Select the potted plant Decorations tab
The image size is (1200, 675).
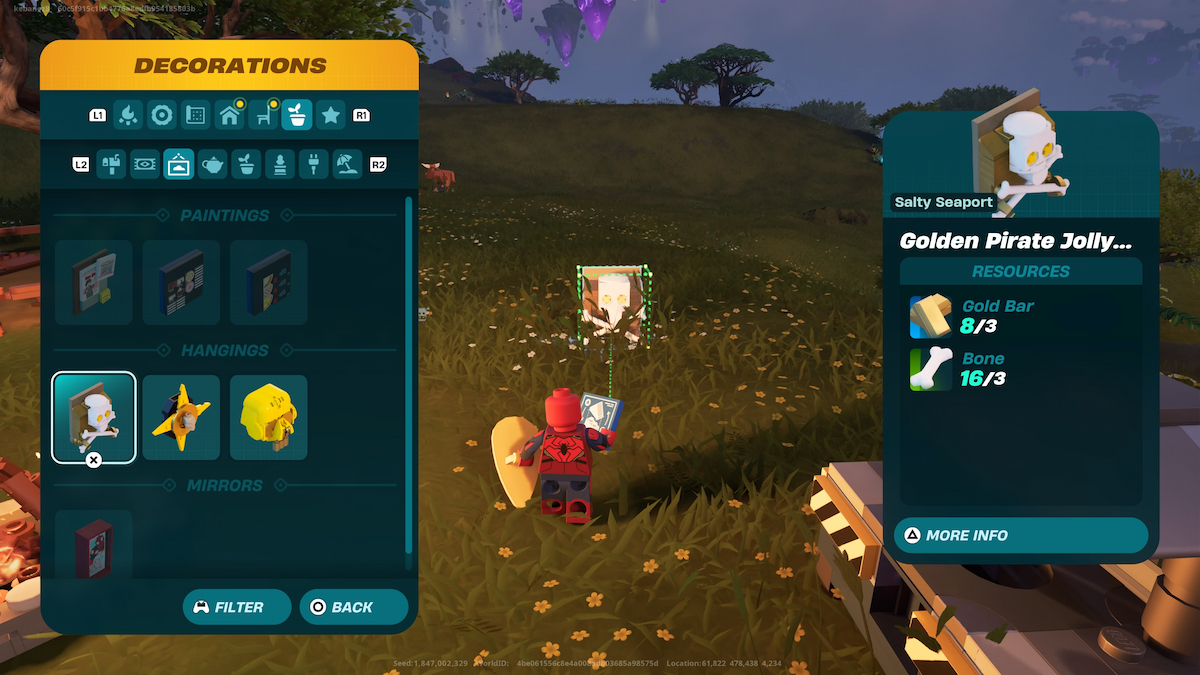[x=297, y=115]
